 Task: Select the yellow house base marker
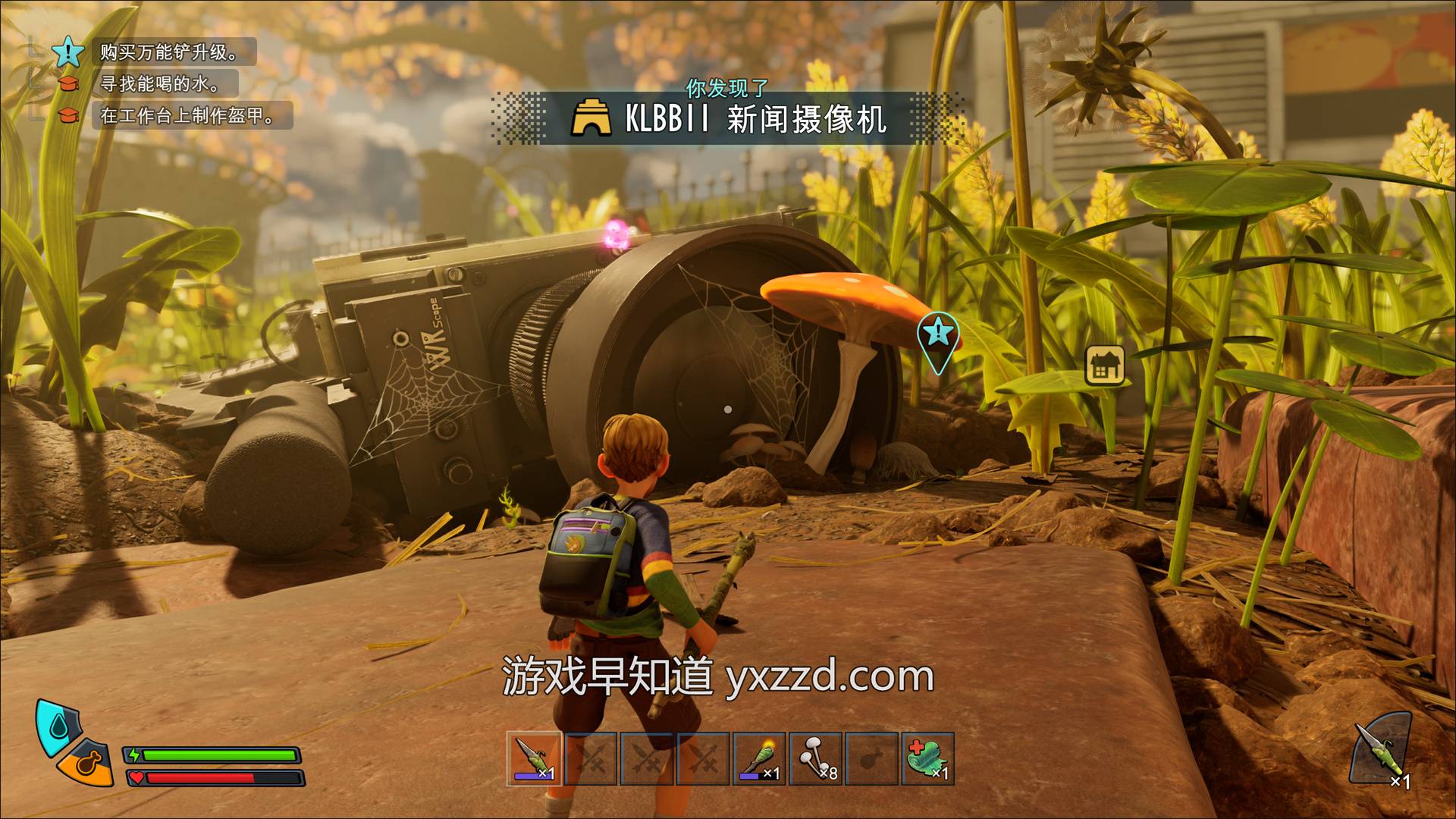click(x=1105, y=366)
